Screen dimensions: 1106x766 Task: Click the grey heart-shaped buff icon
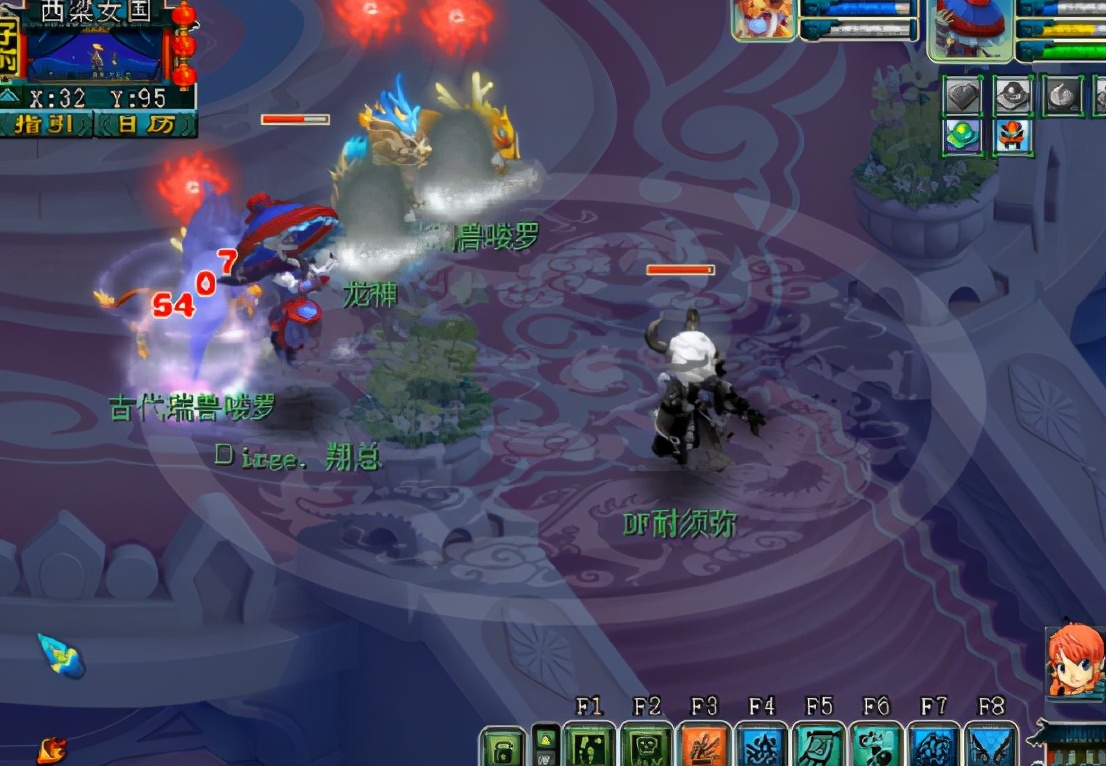click(963, 96)
